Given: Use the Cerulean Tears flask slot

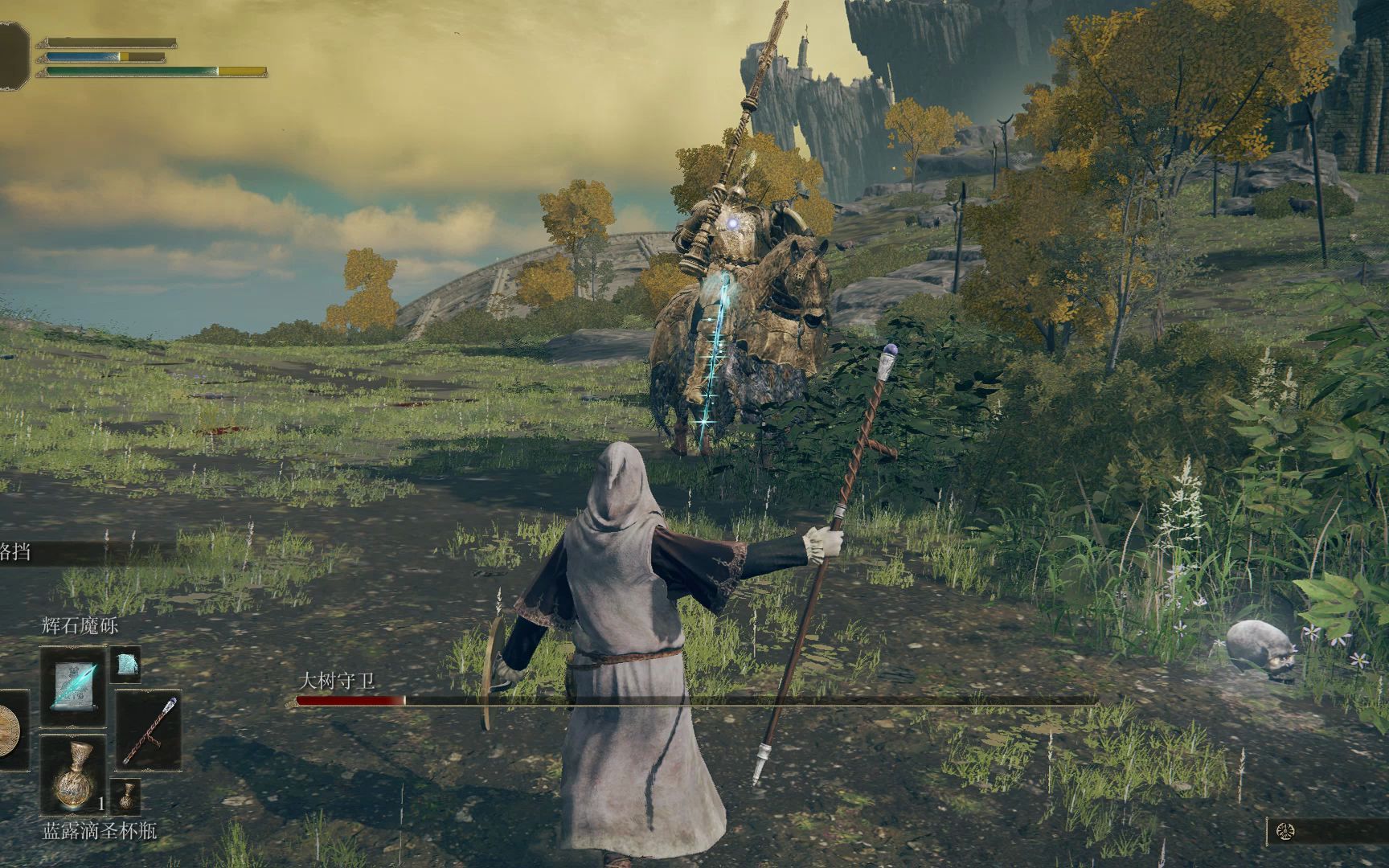Looking at the screenshot, I should [x=73, y=774].
